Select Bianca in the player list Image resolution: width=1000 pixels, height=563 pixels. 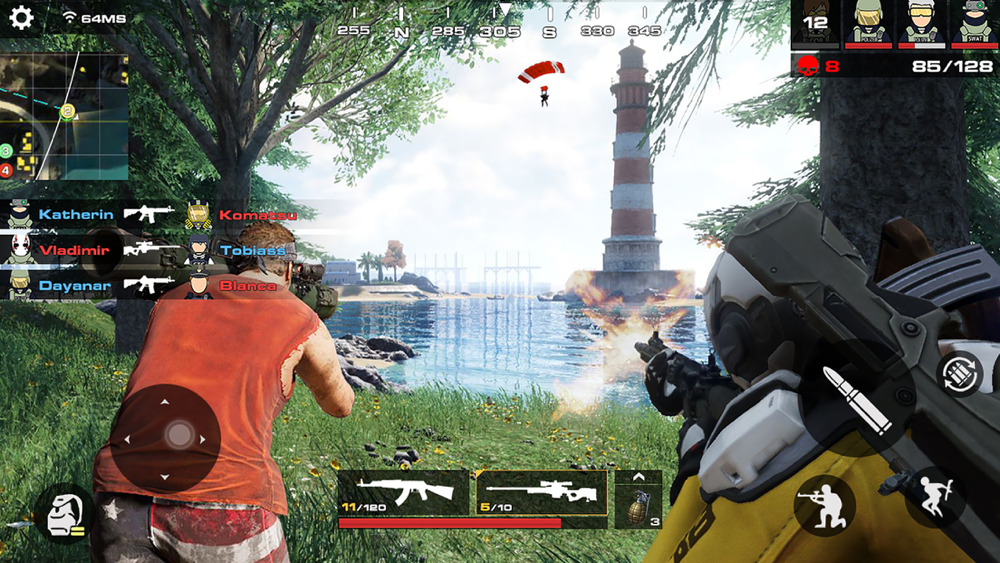pyautogui.click(x=246, y=286)
